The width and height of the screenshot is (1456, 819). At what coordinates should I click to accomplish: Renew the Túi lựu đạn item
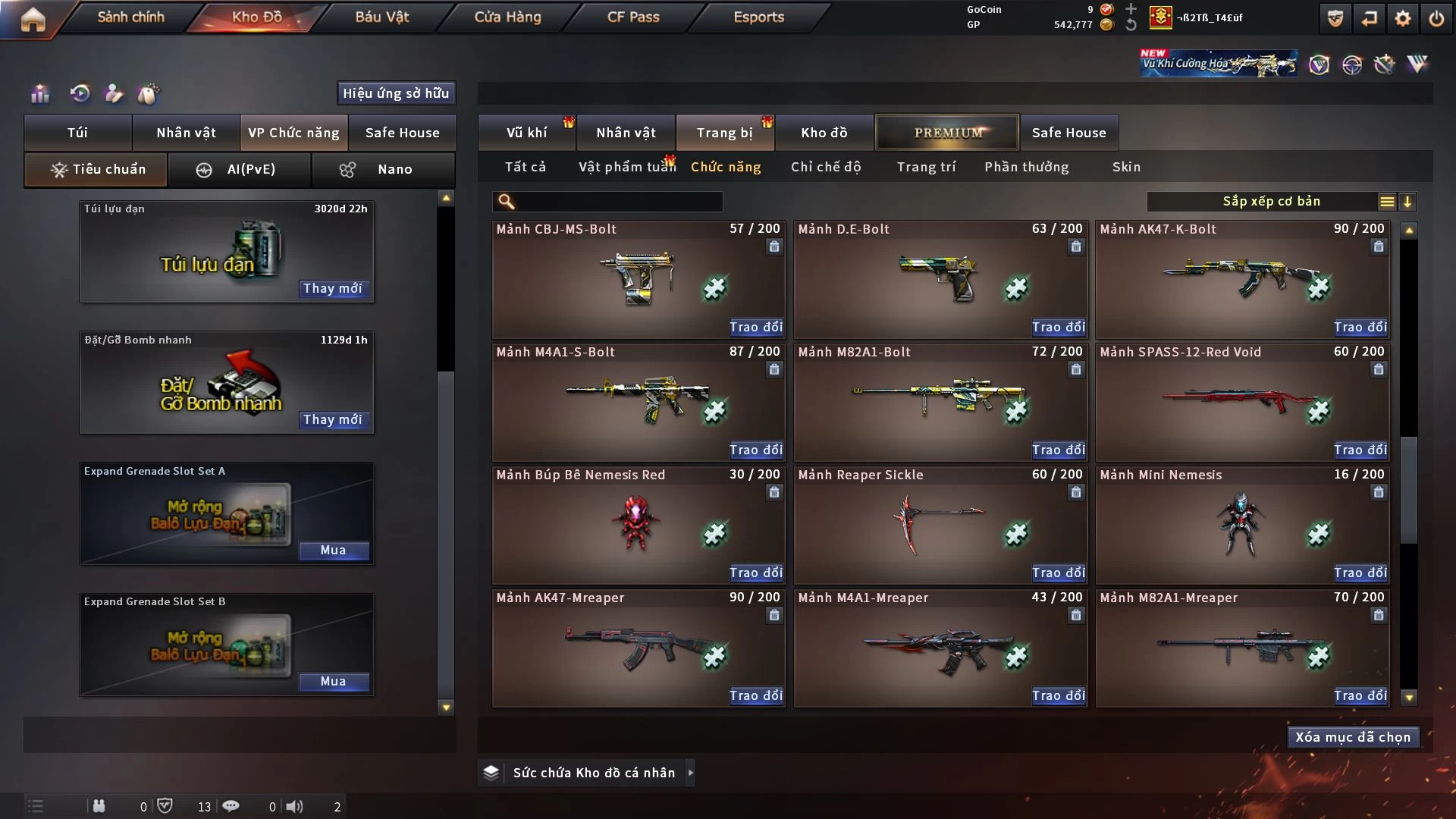click(x=332, y=288)
